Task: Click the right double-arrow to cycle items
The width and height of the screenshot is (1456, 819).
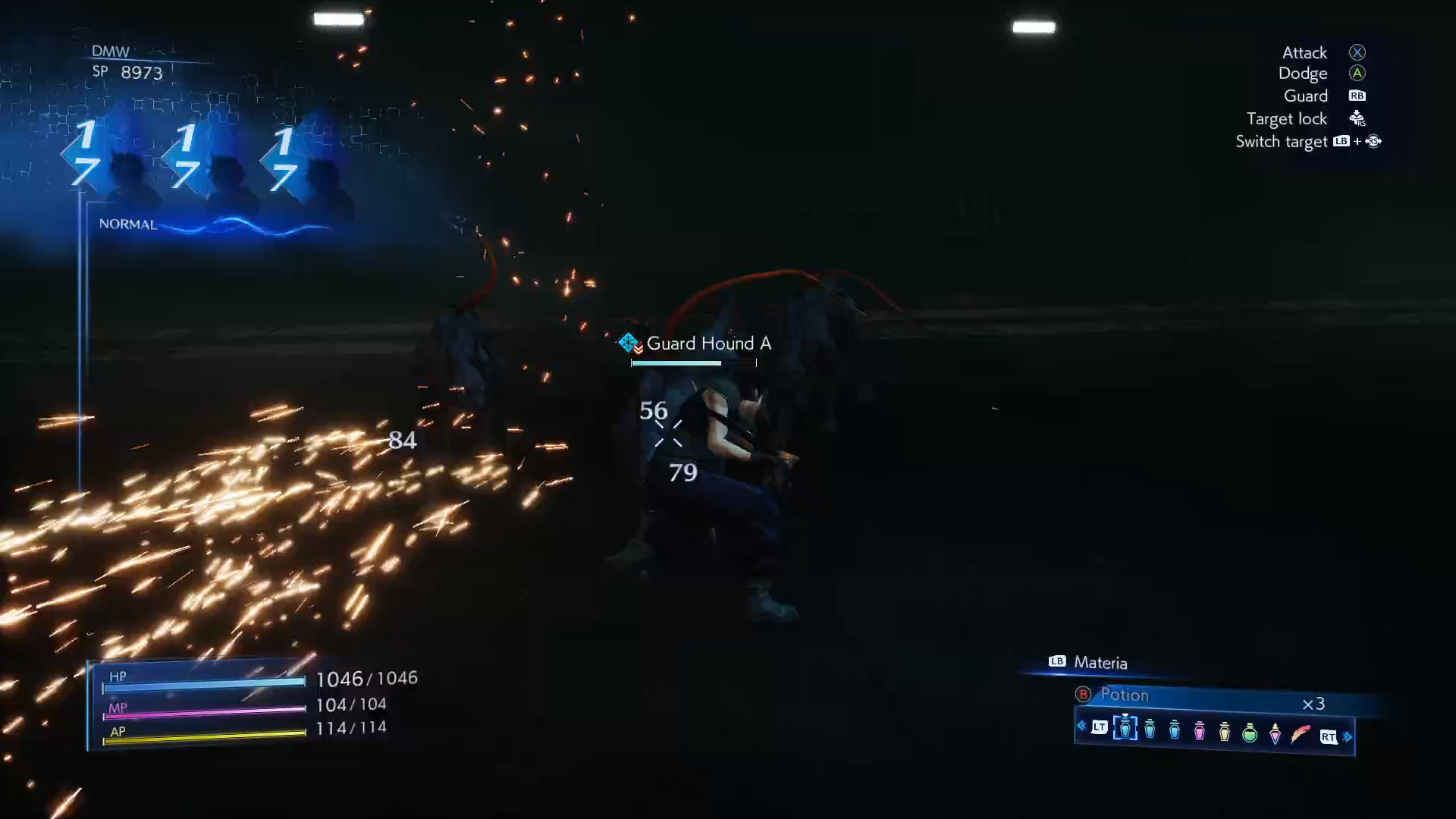Action: pos(1348,736)
